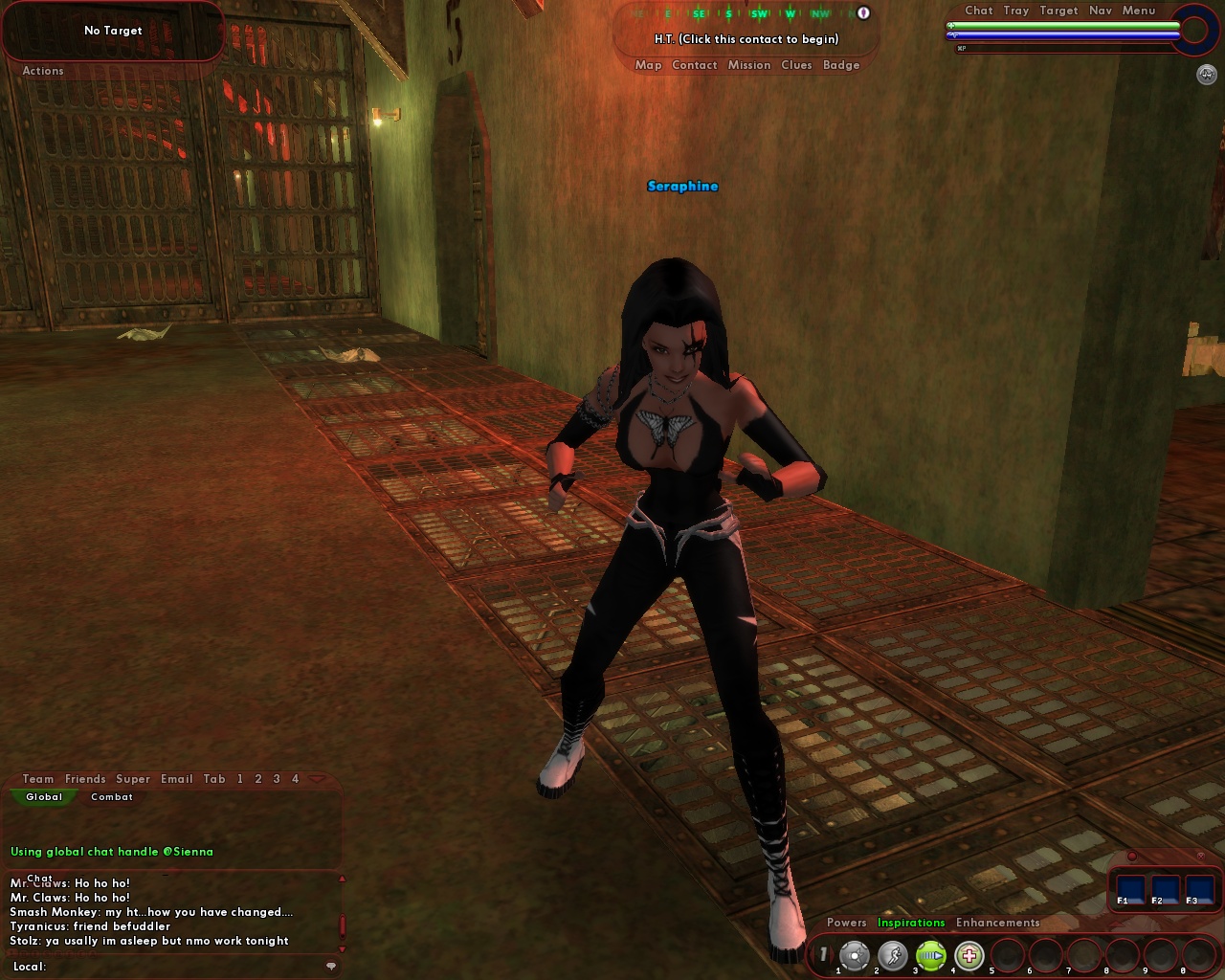Viewport: 1225px width, 980px height.
Task: Open the Menu in the top-right bar
Action: [1138, 11]
